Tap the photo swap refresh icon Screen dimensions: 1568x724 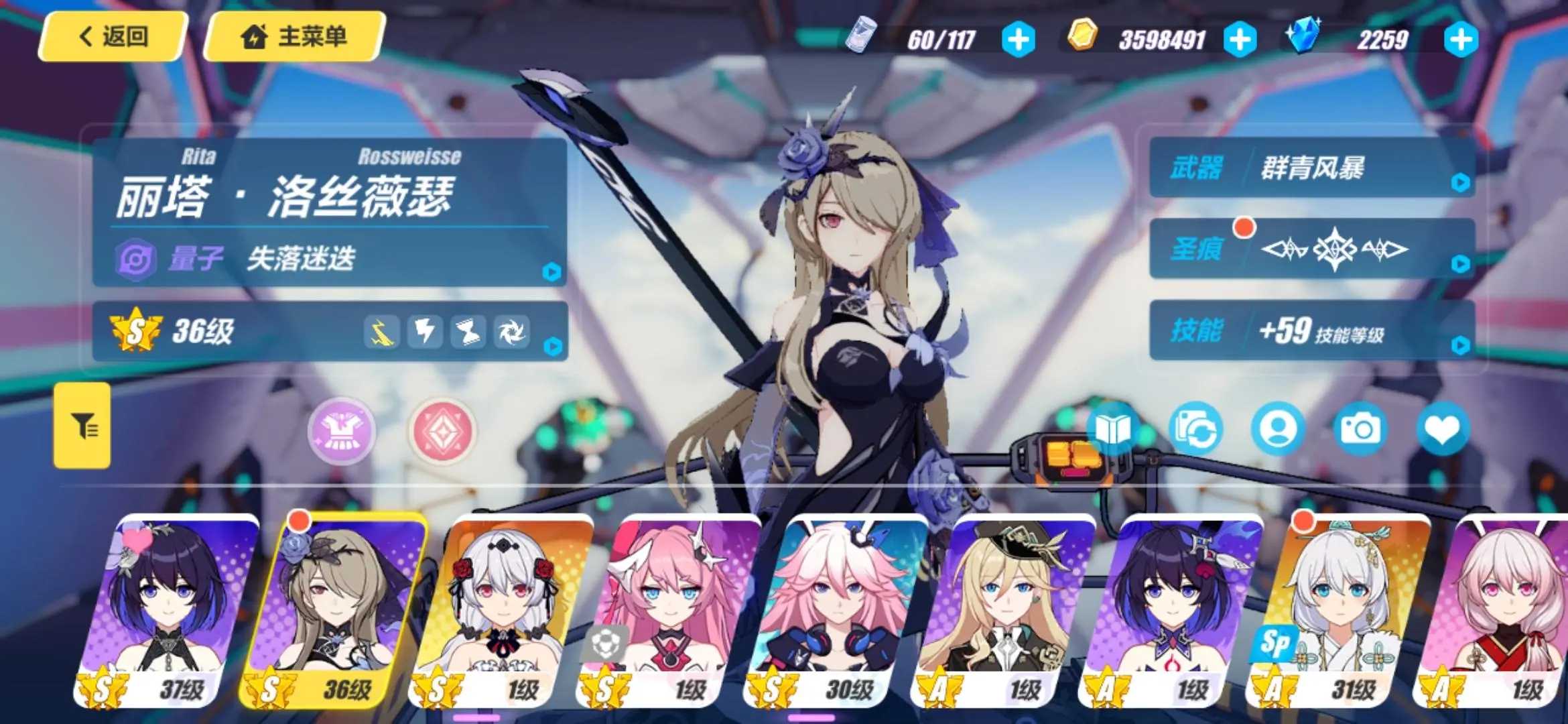[x=1195, y=429]
